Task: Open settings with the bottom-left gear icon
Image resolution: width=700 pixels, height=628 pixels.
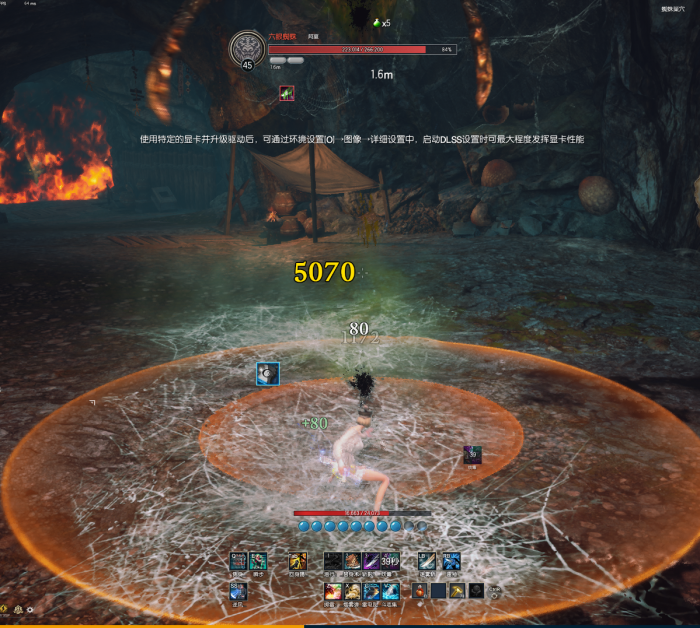Action: 30,609
